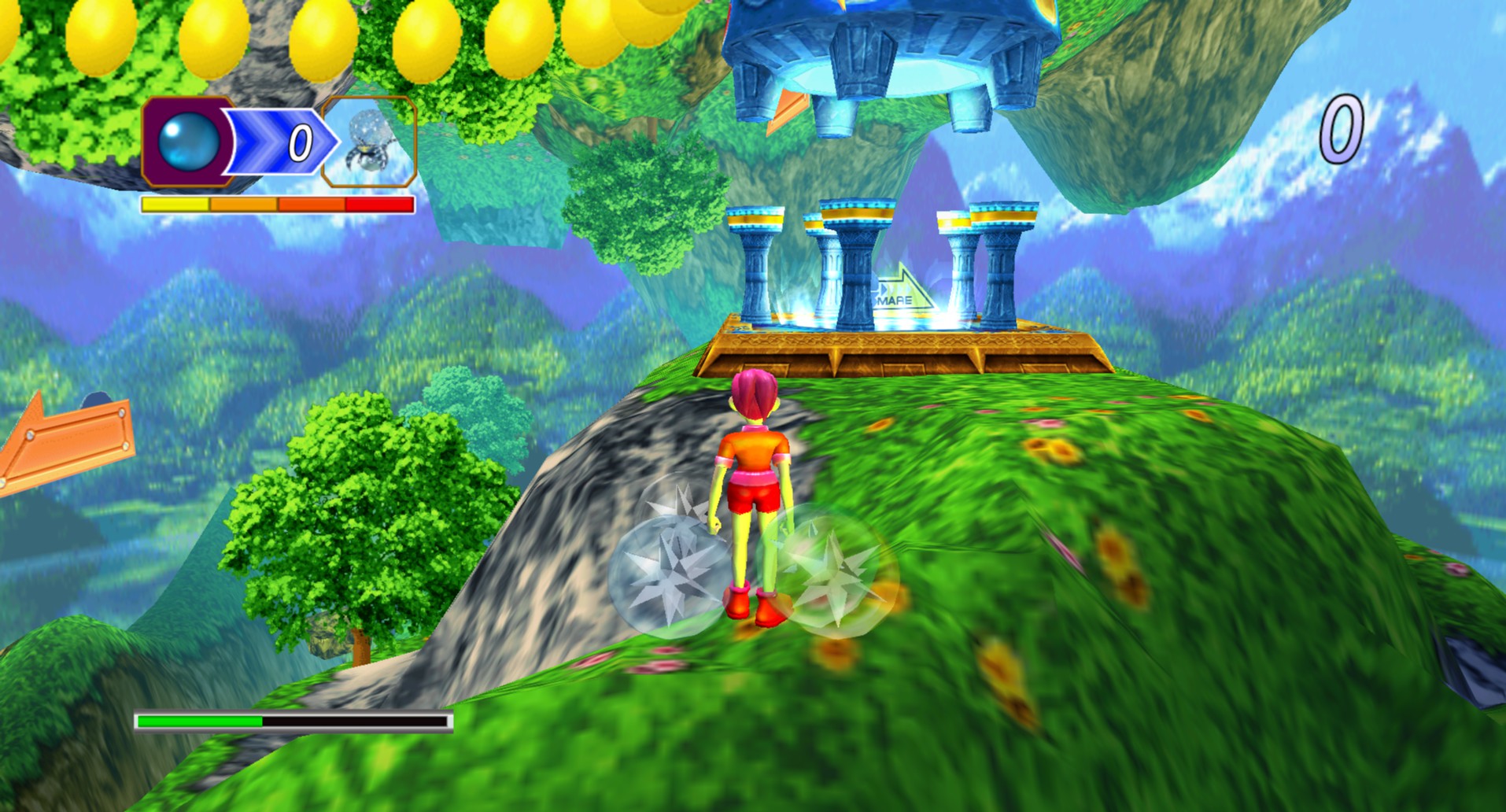Click the blue chip orb icon

click(188, 142)
